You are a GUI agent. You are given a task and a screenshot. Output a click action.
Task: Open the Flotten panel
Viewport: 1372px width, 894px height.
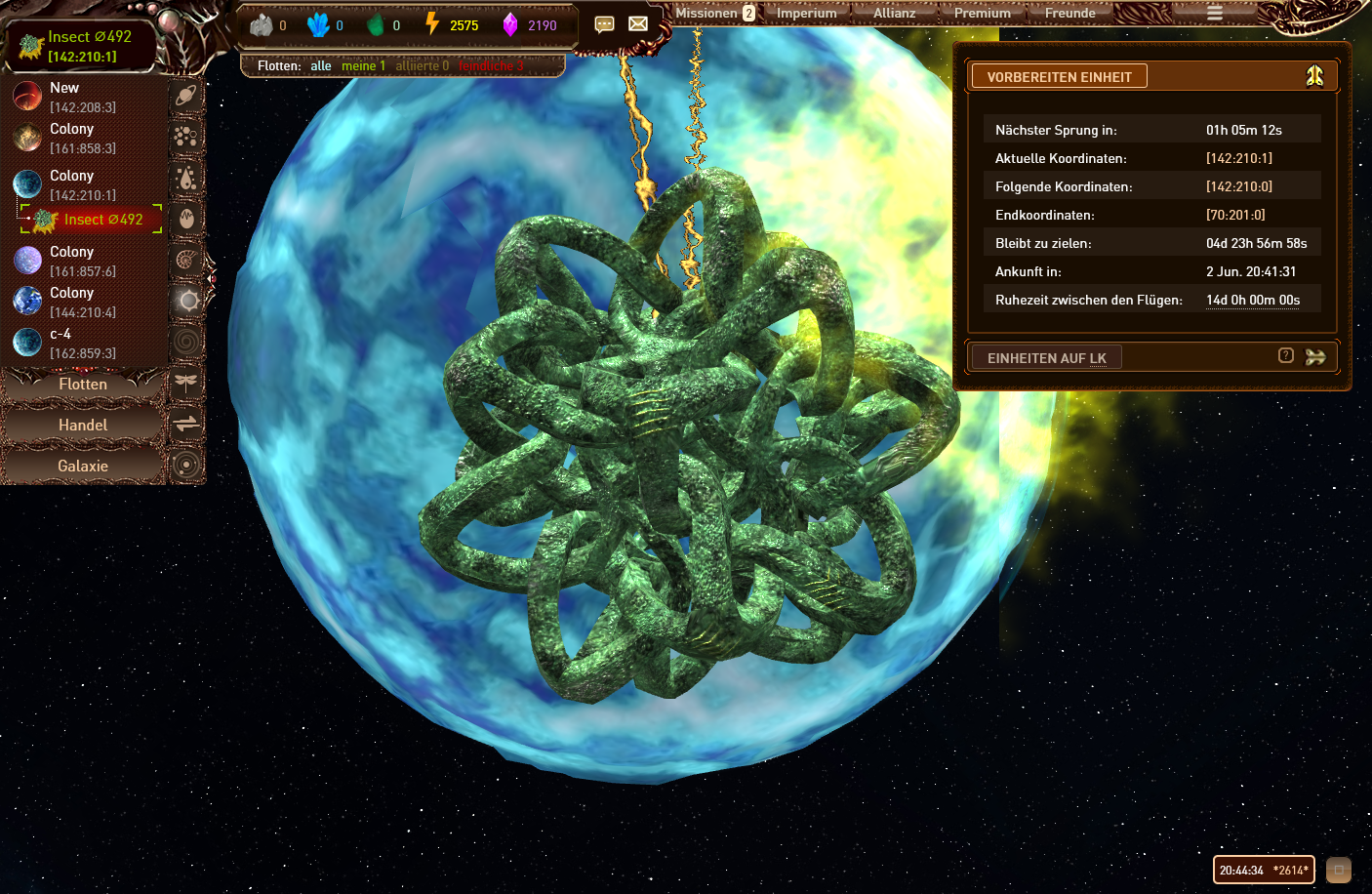click(83, 385)
